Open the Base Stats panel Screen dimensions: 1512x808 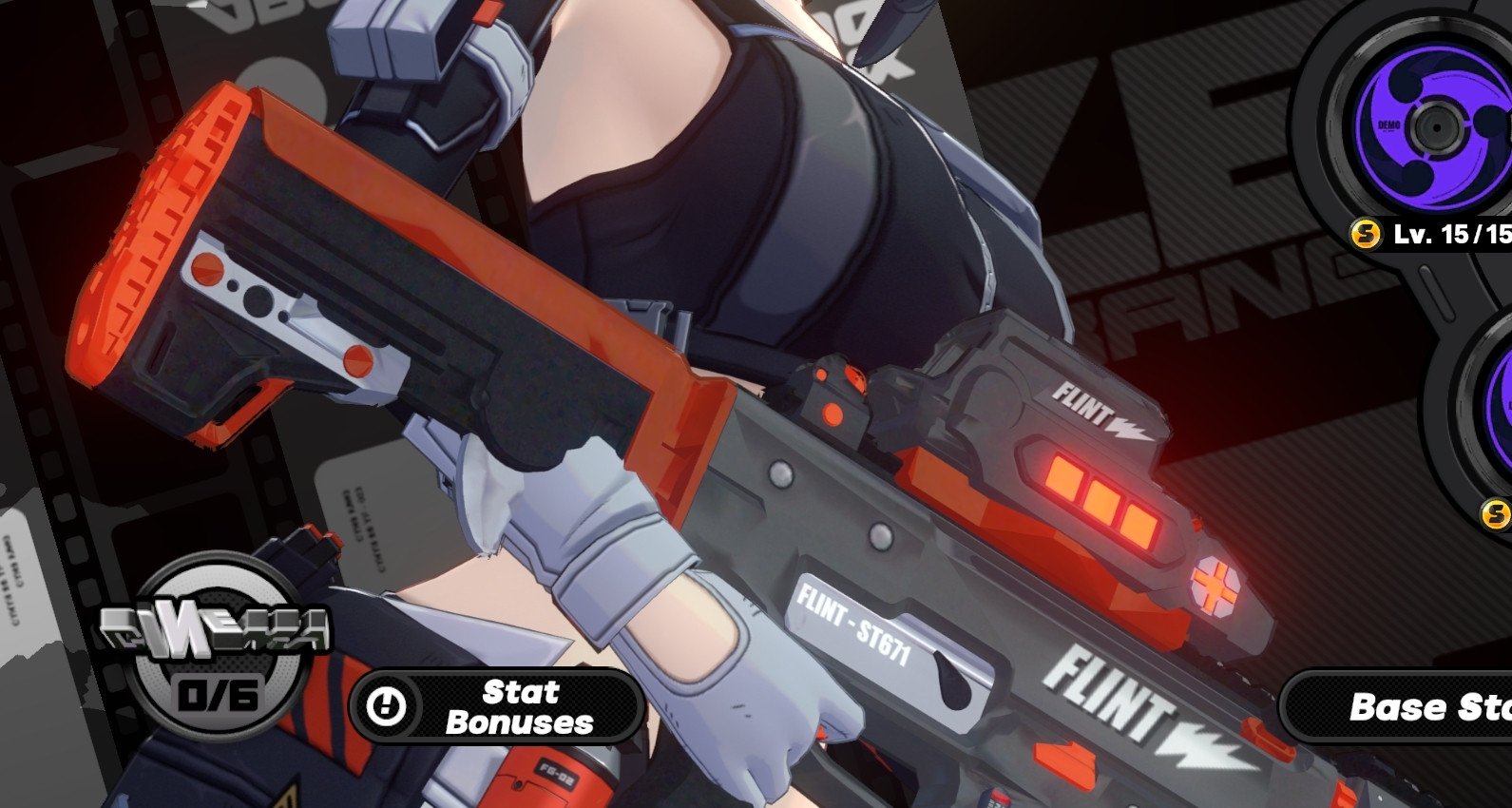pyautogui.click(x=1426, y=707)
